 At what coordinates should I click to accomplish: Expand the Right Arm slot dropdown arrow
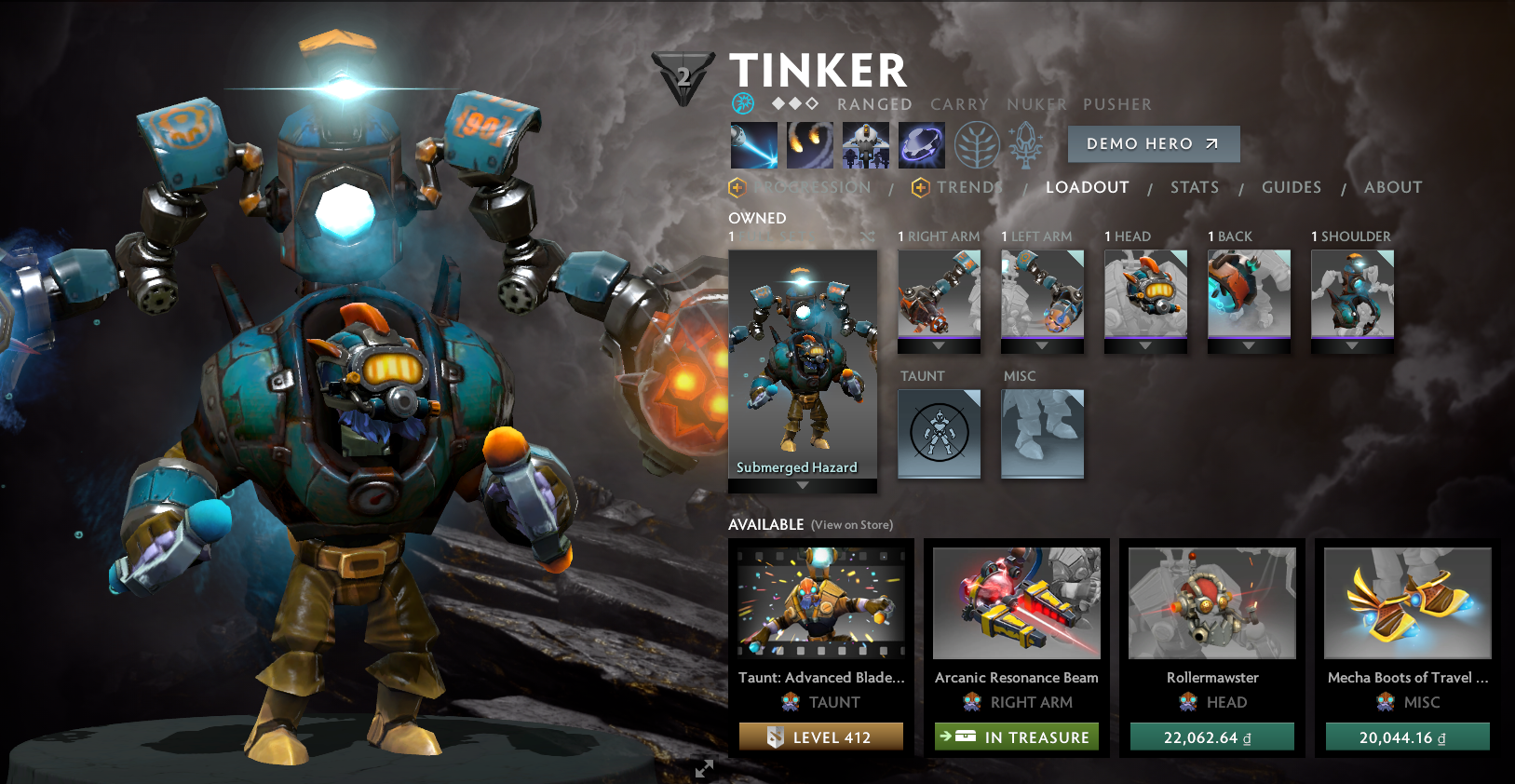(x=939, y=345)
